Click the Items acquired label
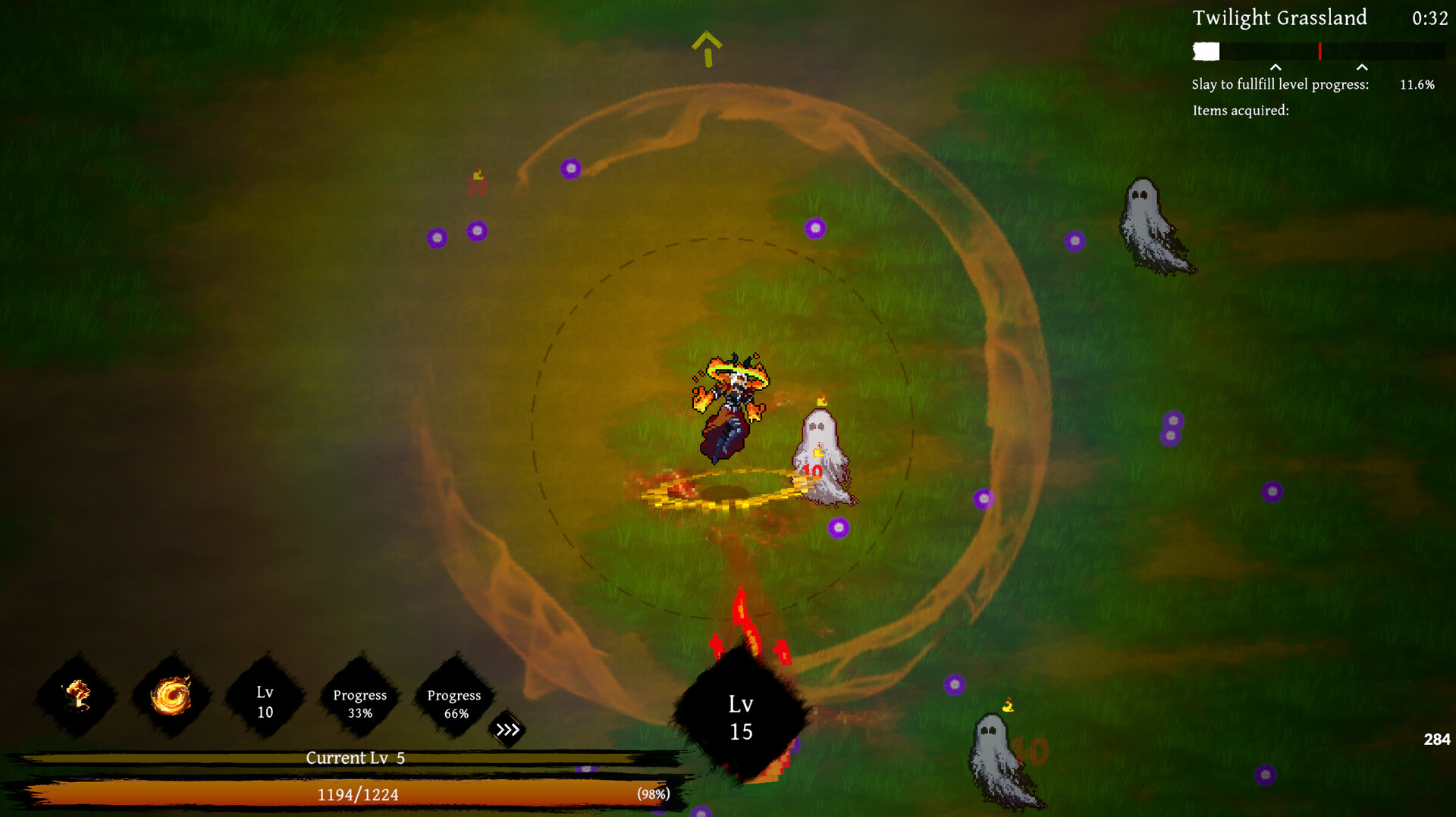 pyautogui.click(x=1239, y=111)
